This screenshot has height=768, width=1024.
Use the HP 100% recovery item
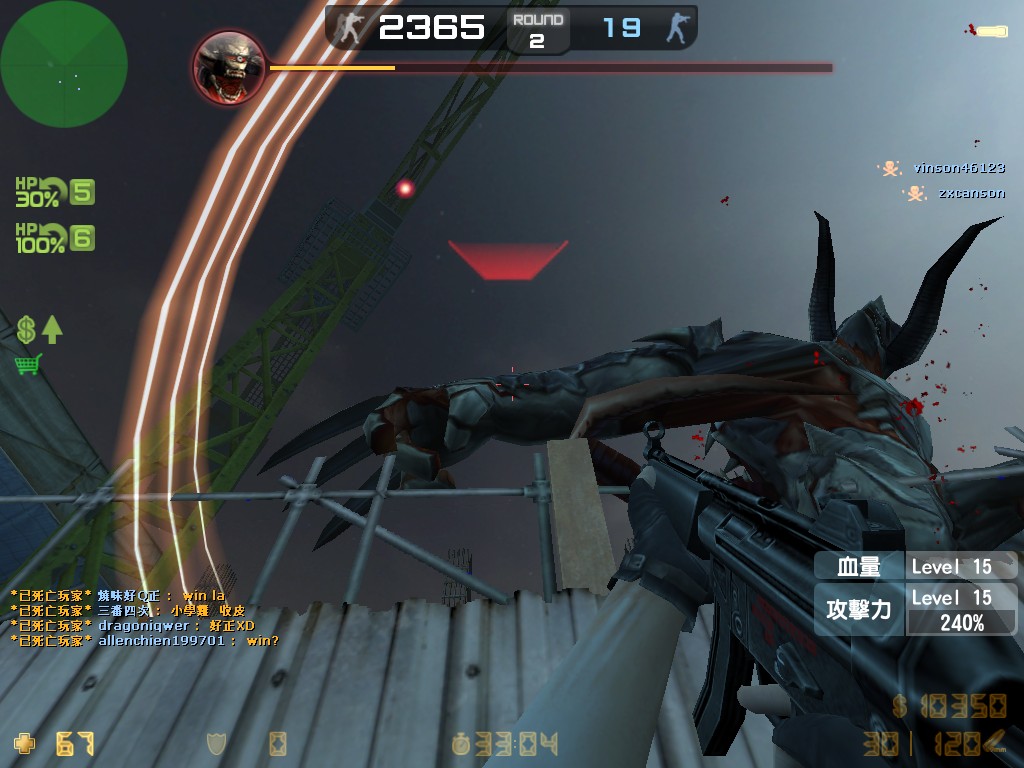tap(54, 238)
